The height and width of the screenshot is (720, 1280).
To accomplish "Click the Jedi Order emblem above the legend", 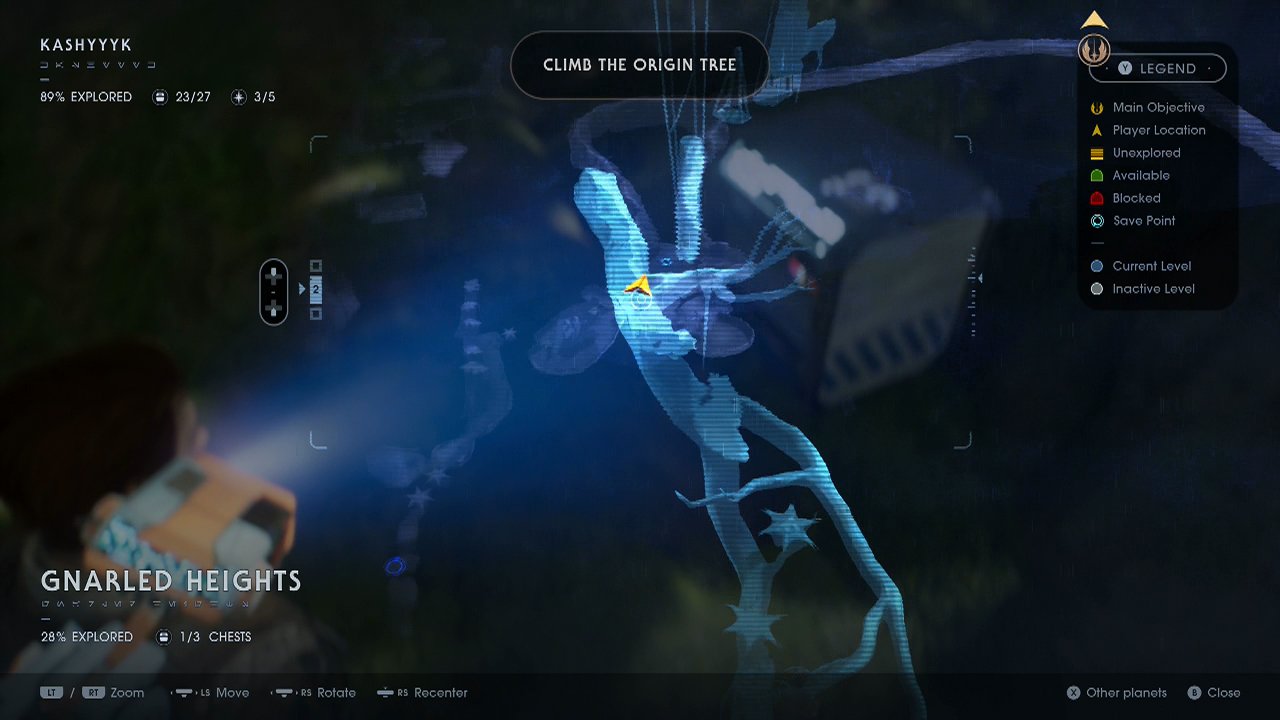I will pos(1094,49).
